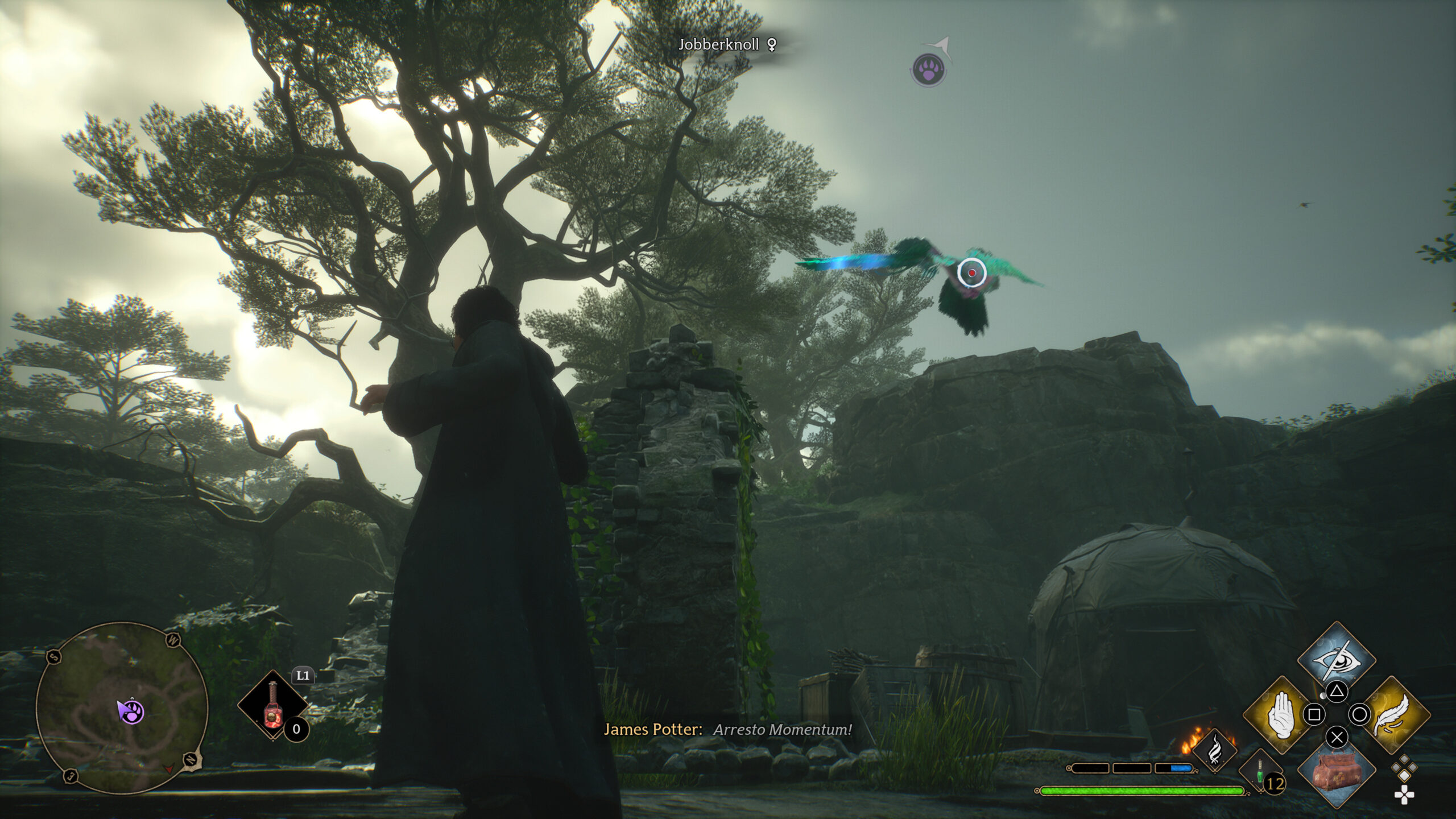The image size is (1456, 819).
Task: Trigger the Ancient Magic flame icon
Action: click(x=1214, y=751)
